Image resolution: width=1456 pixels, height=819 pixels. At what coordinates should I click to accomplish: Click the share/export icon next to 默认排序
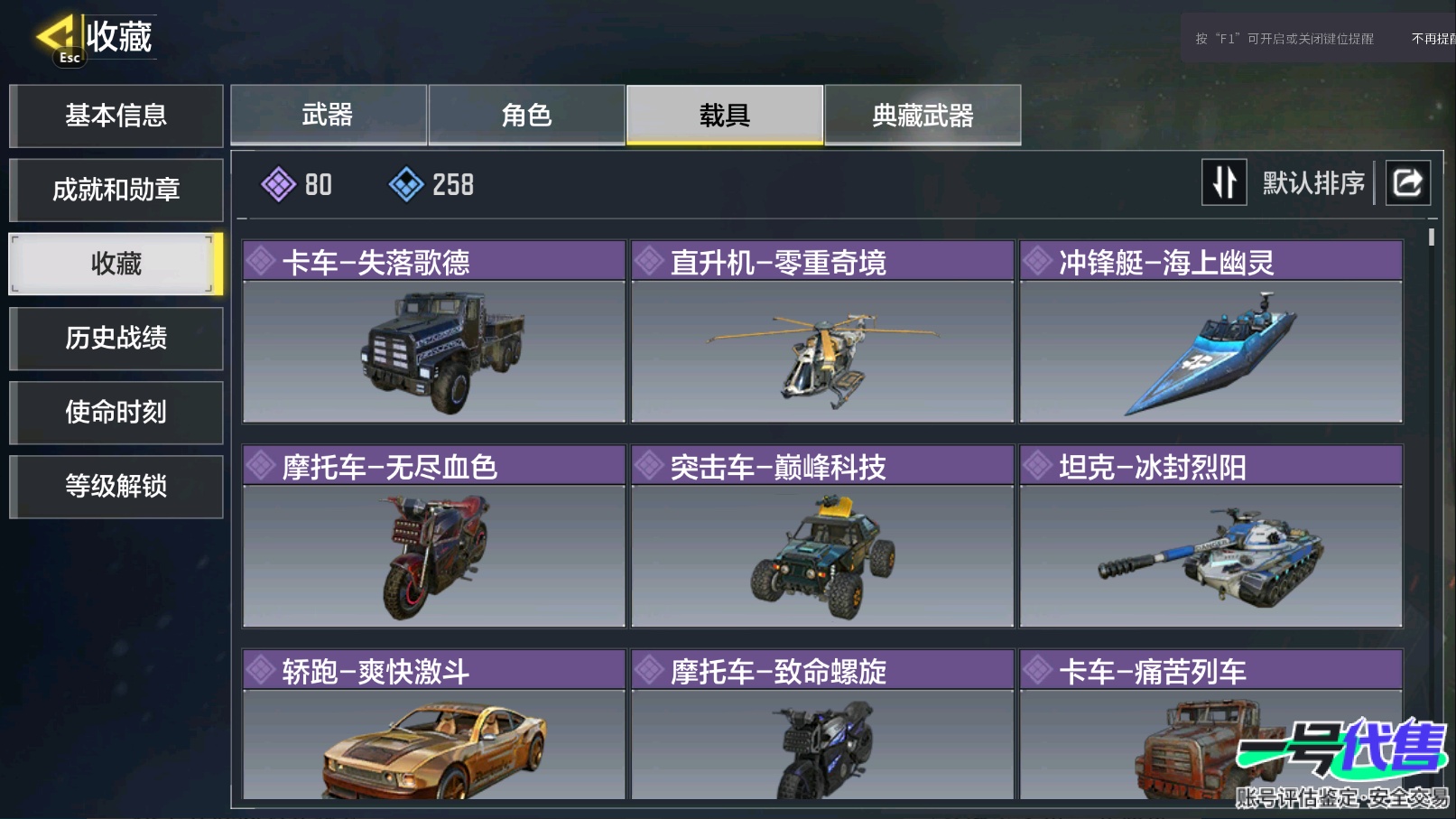tap(1407, 182)
